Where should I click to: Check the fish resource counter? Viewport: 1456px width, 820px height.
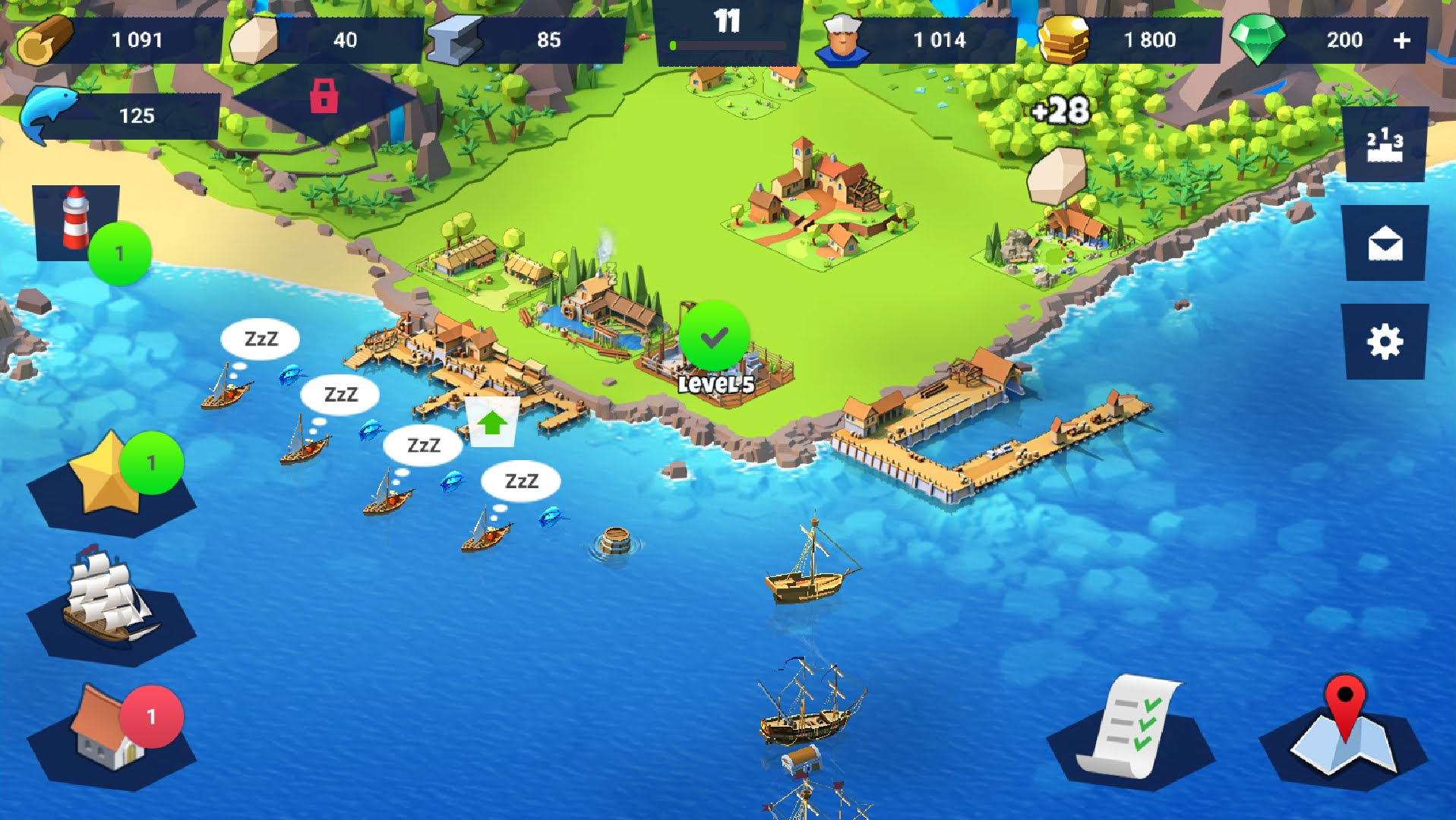click(x=137, y=117)
